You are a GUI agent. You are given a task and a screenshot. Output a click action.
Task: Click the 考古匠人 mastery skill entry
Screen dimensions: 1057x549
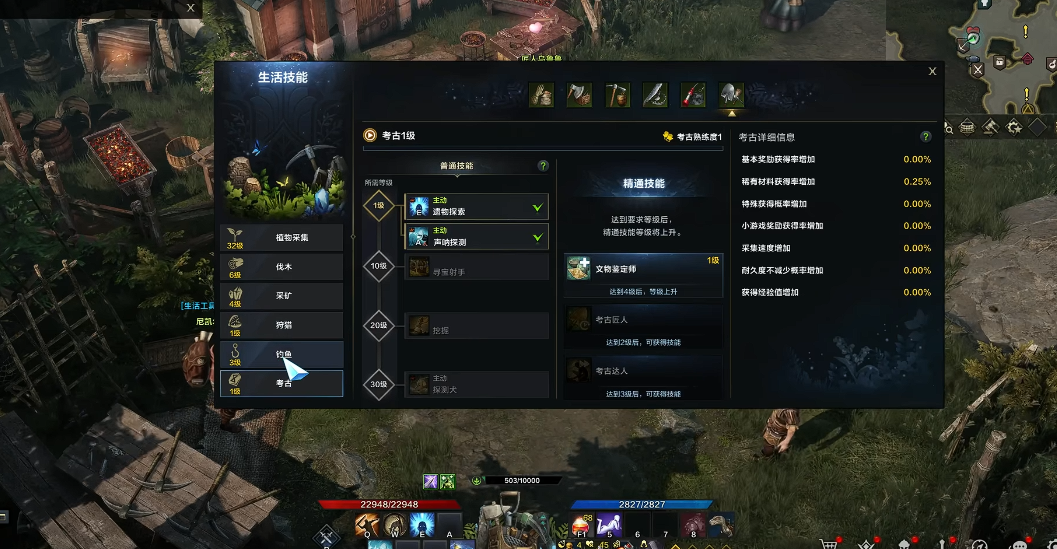click(x=643, y=320)
